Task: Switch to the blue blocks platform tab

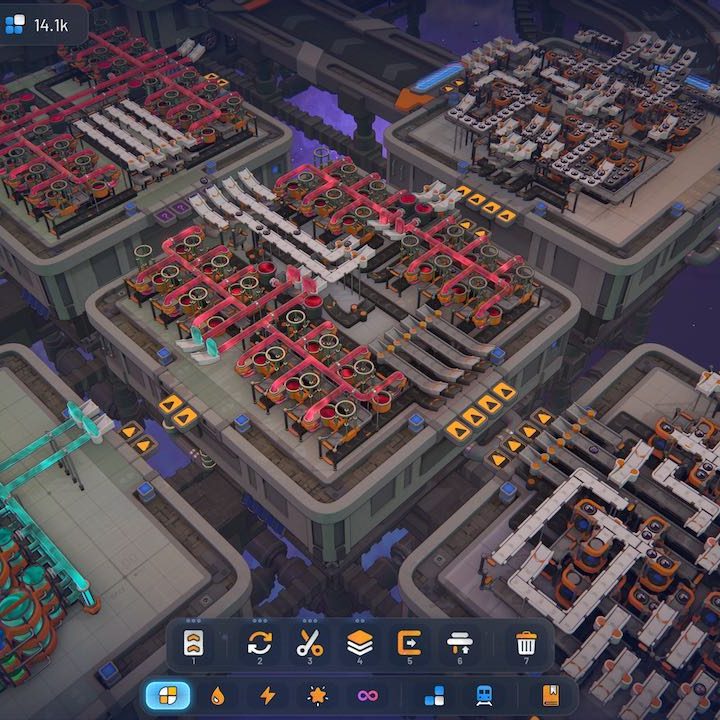Action: click(434, 695)
